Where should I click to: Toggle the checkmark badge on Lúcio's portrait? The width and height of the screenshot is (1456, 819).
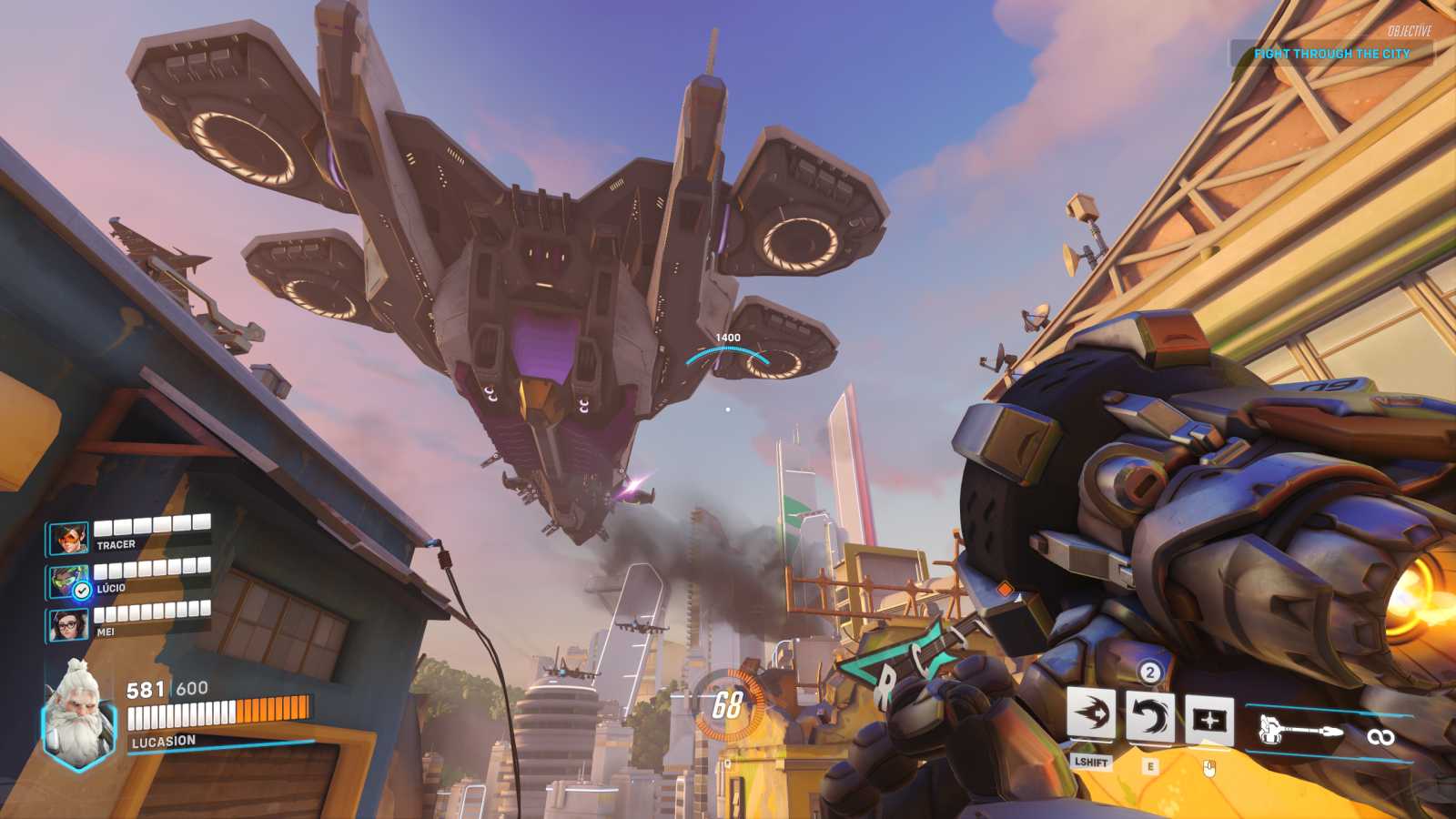point(80,589)
